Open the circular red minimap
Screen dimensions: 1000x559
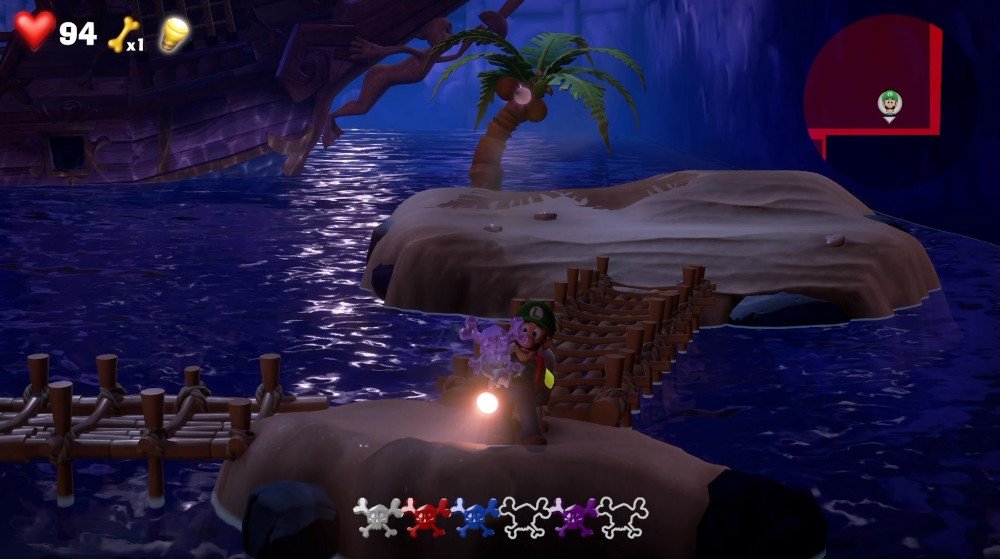[x=880, y=95]
